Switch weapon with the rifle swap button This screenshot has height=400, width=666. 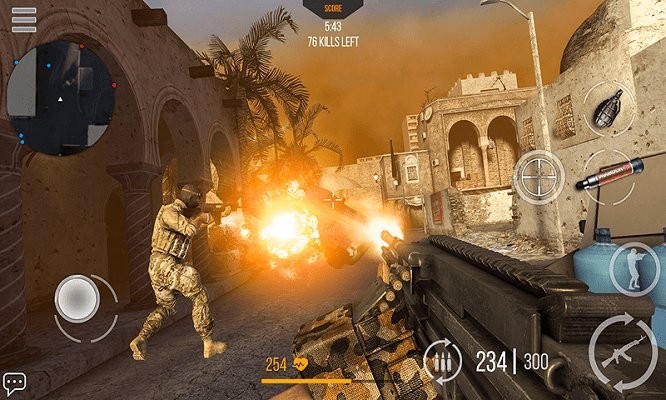624,351
